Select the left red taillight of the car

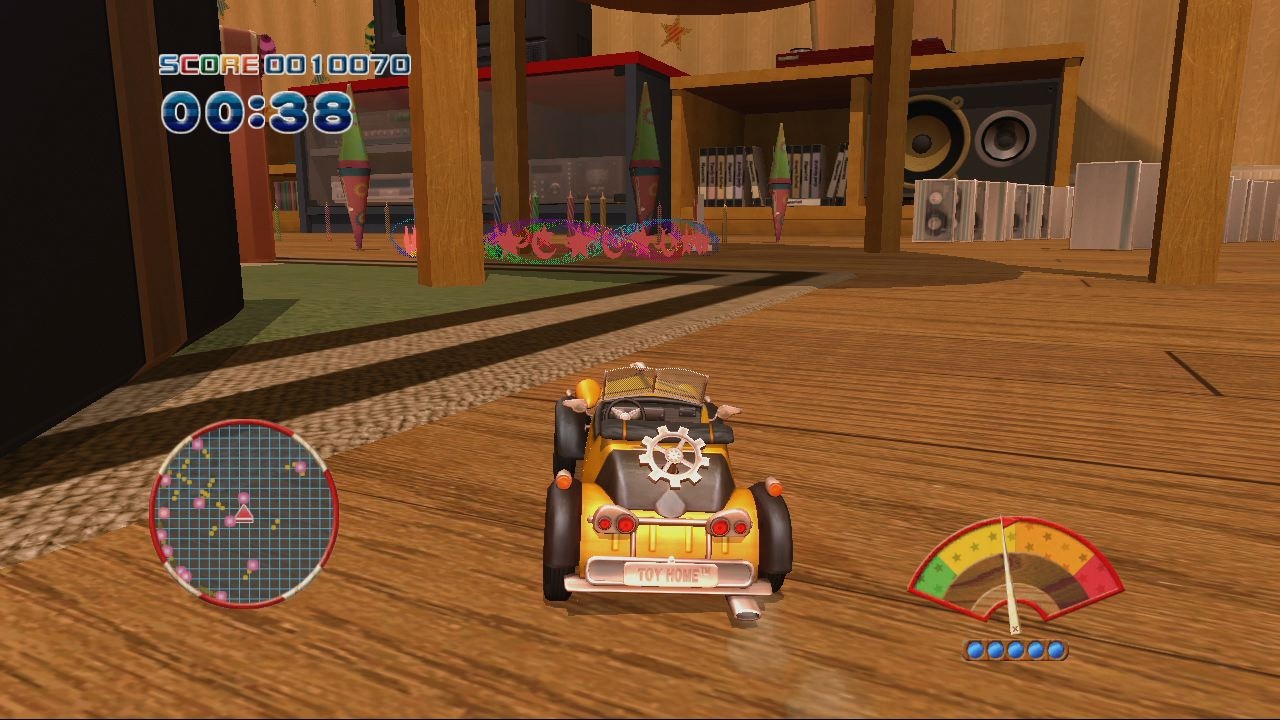point(617,525)
